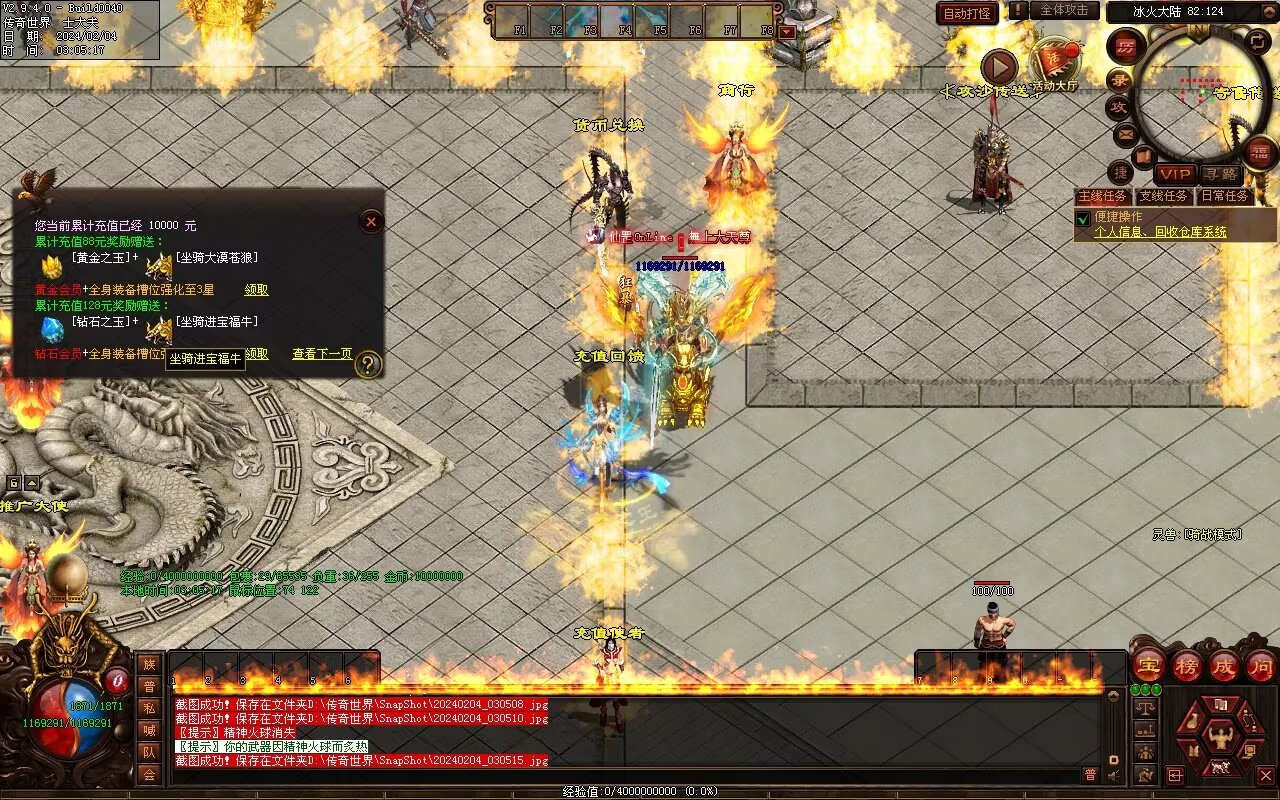Open 个人信息、回收仓库系统 link

(1160, 232)
